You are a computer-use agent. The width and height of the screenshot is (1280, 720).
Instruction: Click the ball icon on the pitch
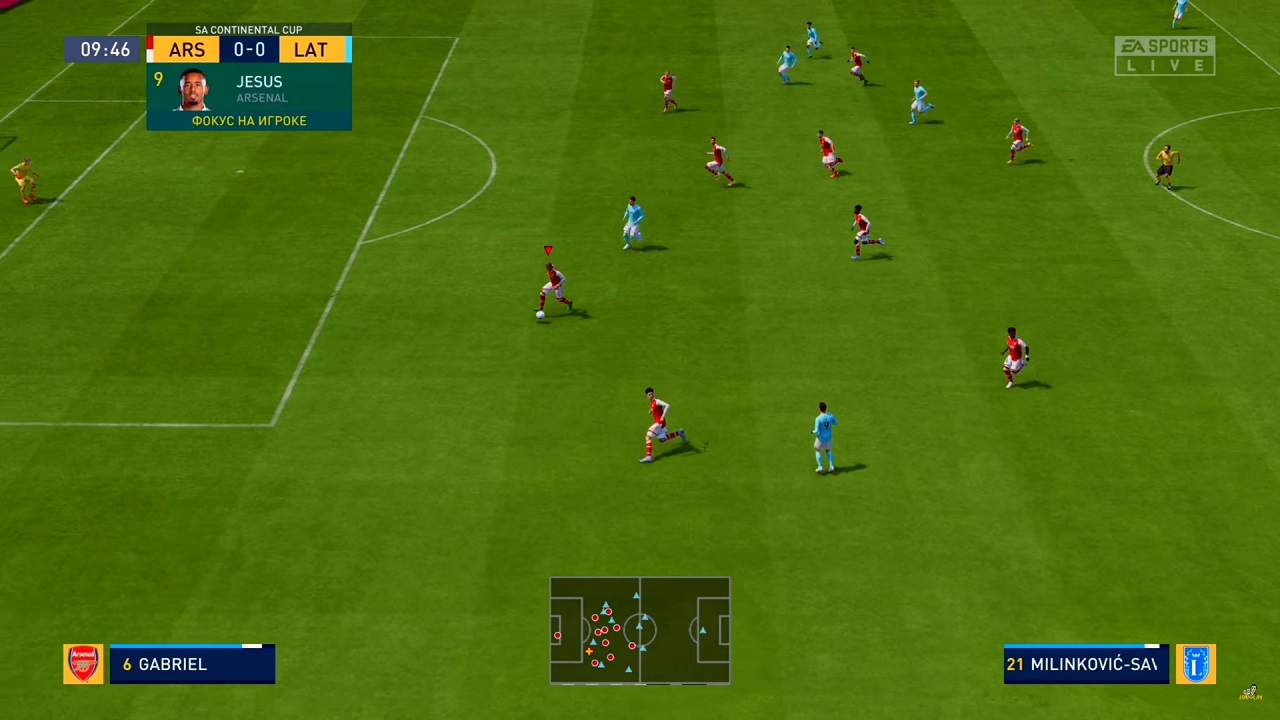pyautogui.click(x=539, y=313)
